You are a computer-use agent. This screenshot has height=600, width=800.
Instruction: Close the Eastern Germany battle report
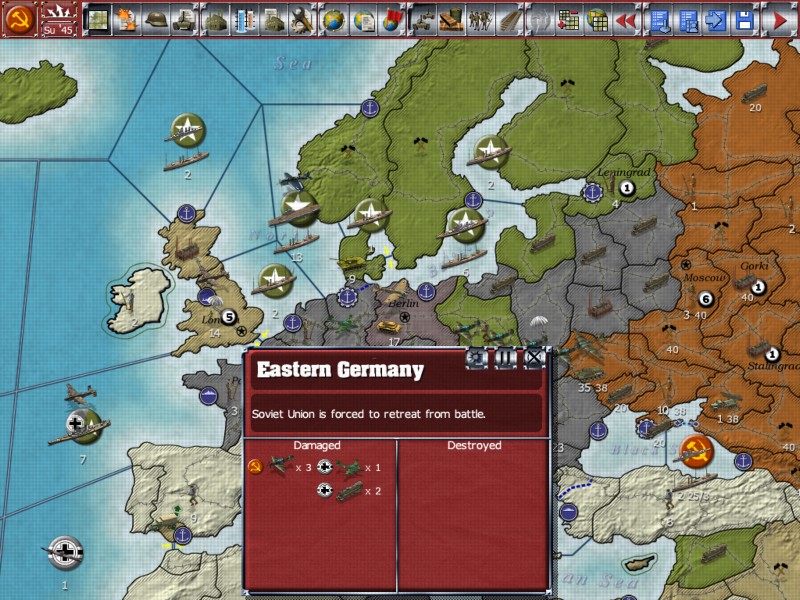point(535,358)
